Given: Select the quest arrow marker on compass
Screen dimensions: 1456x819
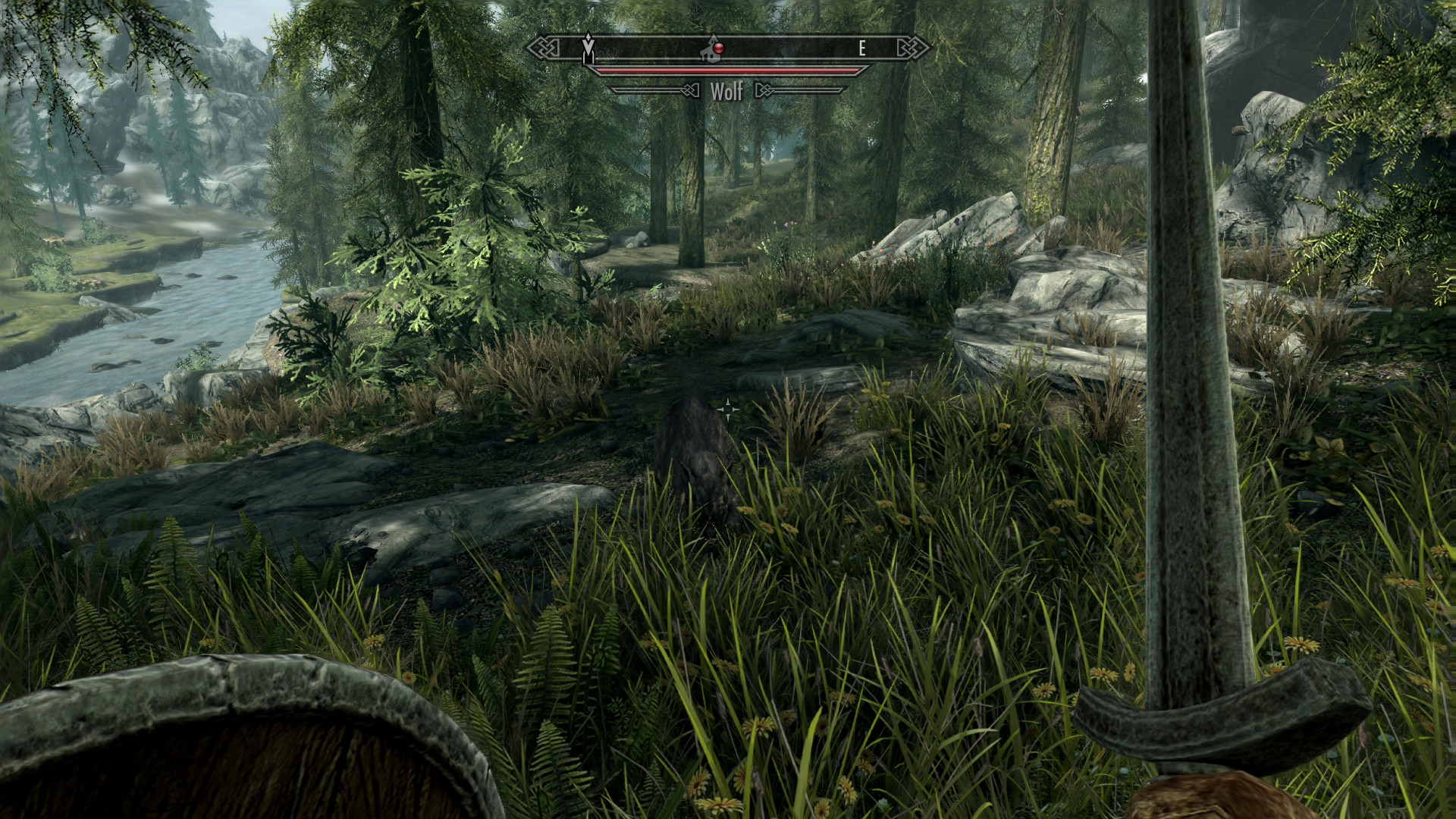Looking at the screenshot, I should tap(588, 47).
